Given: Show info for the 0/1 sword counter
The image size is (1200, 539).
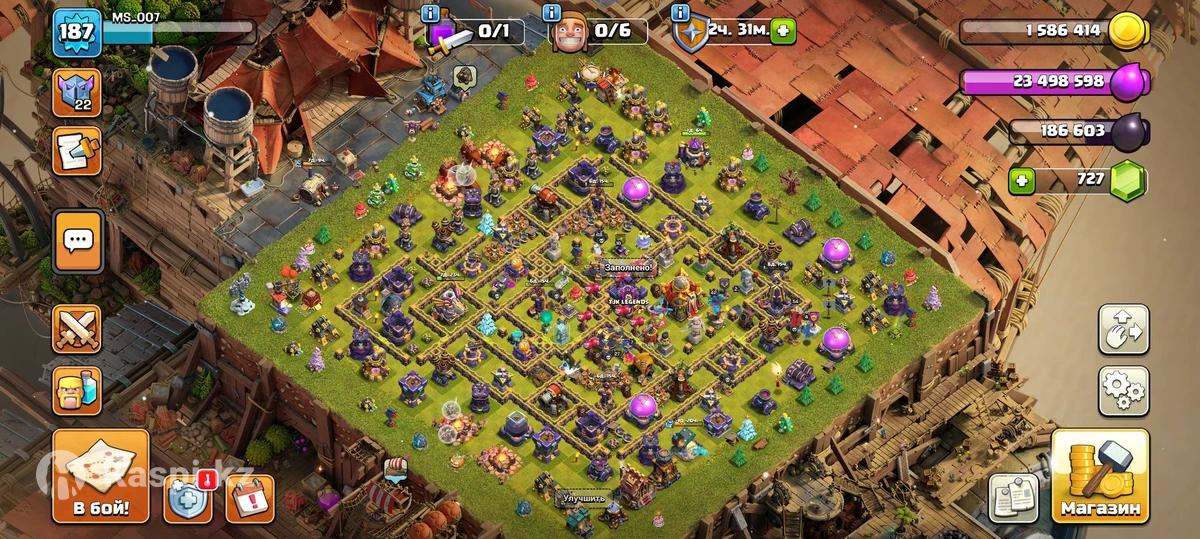Looking at the screenshot, I should coord(431,13).
